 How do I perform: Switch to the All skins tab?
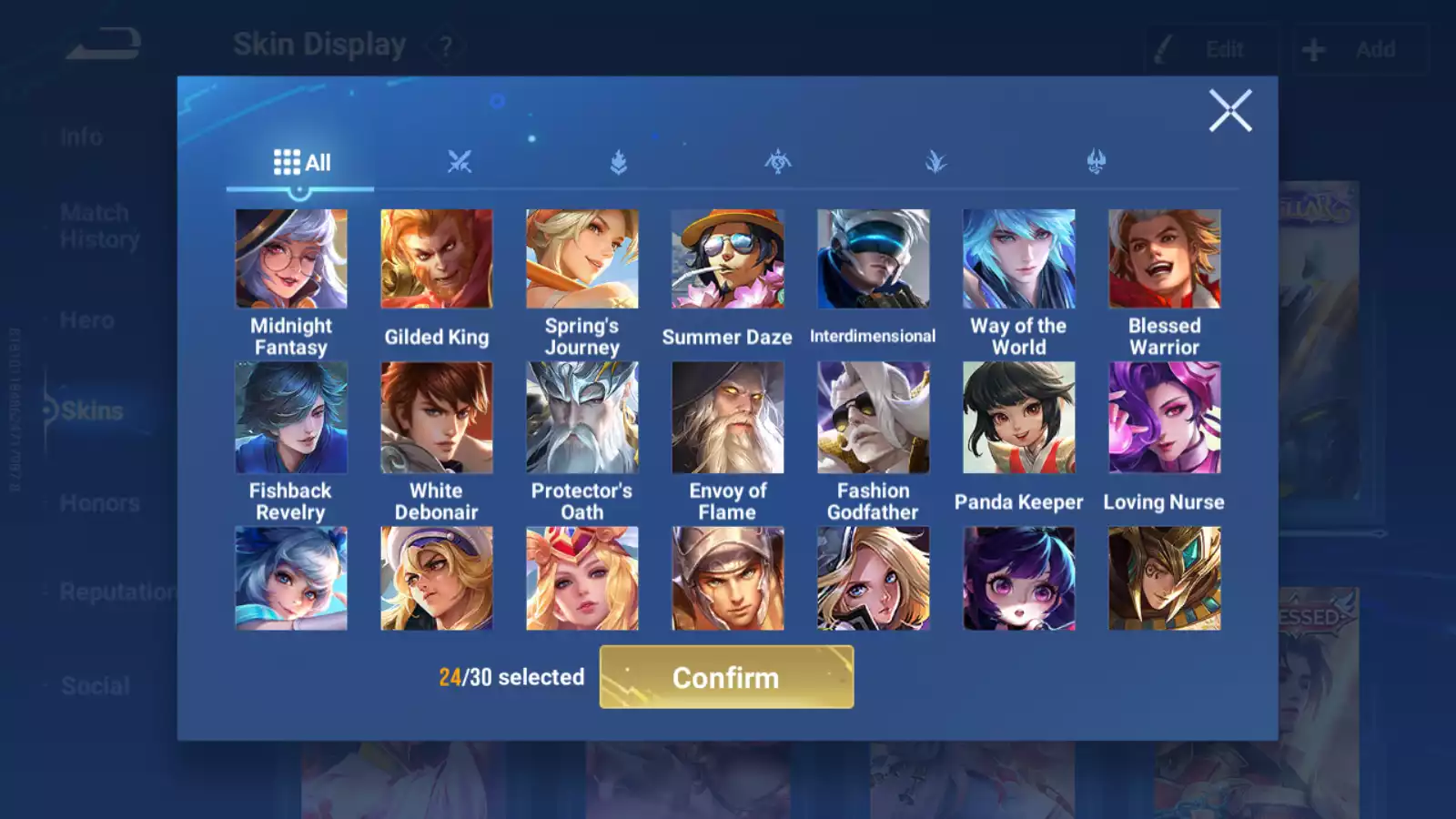click(301, 163)
